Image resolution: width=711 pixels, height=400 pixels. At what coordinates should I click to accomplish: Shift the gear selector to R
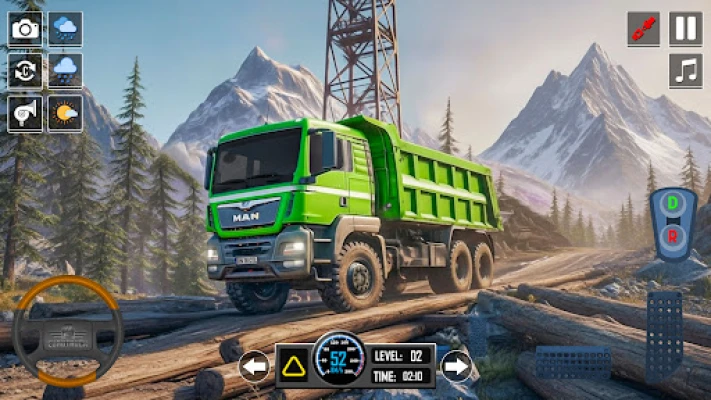[x=673, y=235]
